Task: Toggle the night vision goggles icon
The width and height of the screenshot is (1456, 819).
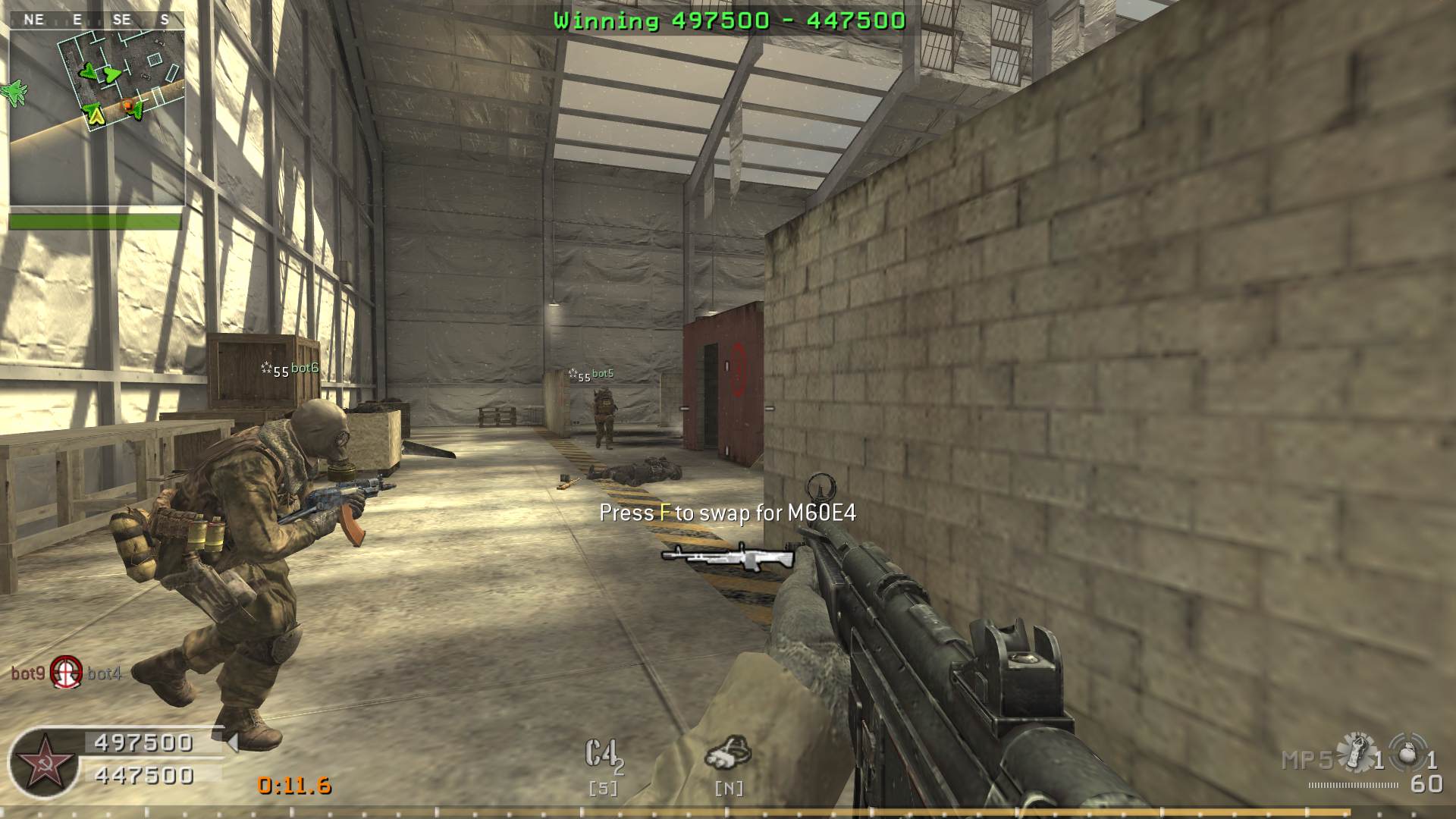Action: point(728,752)
